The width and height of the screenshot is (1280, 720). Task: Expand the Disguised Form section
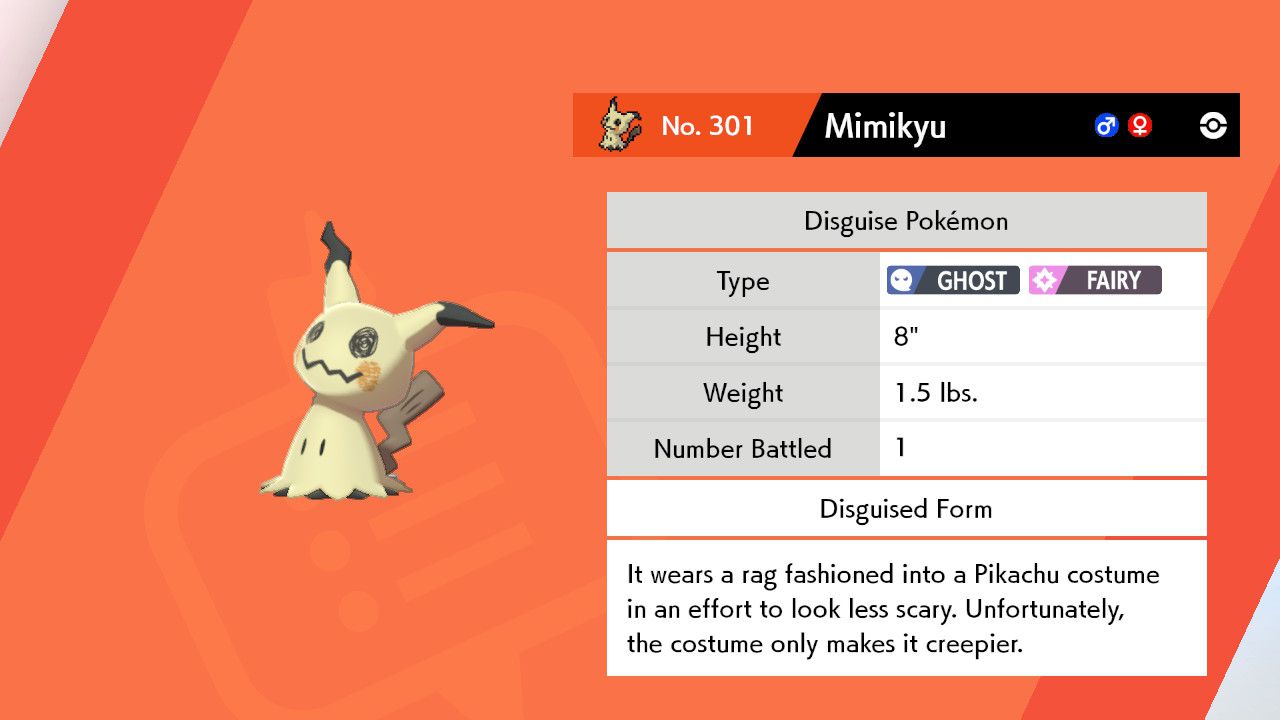coord(905,509)
